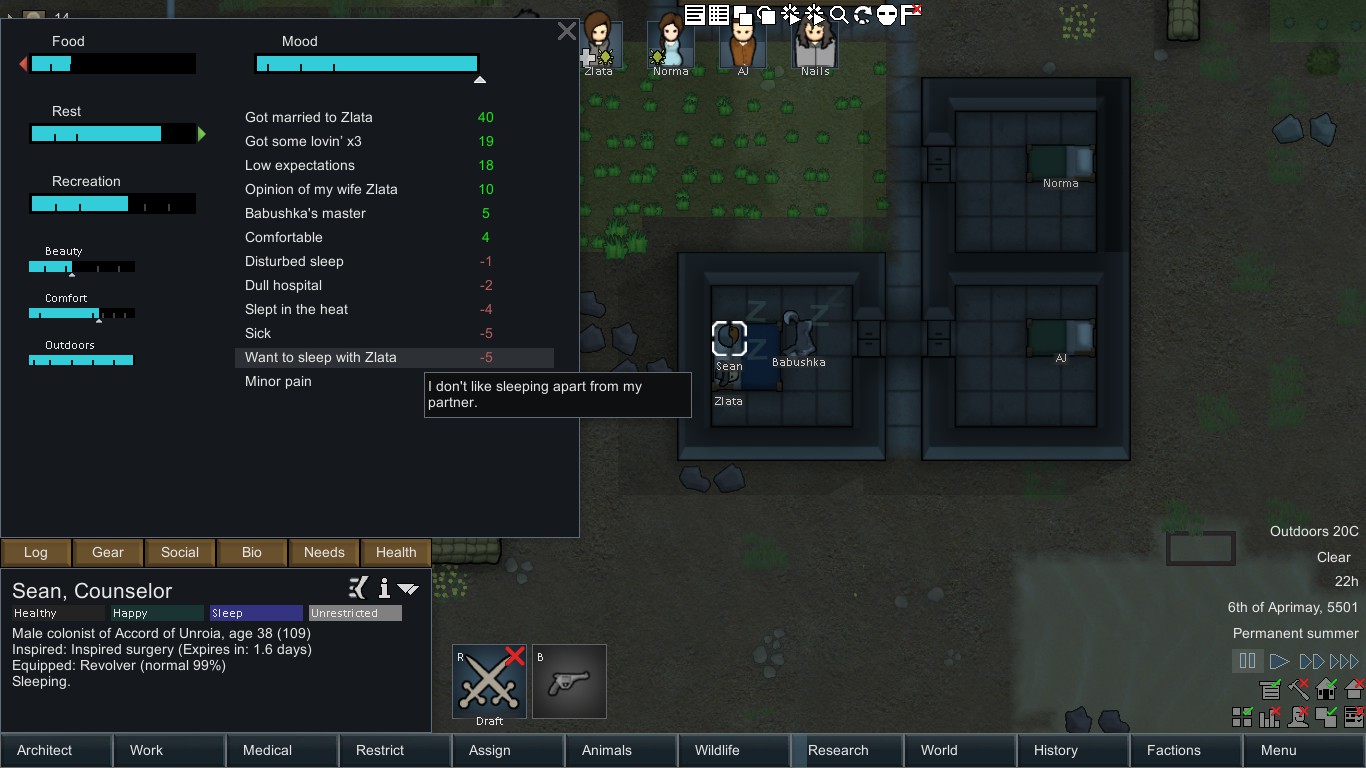The height and width of the screenshot is (768, 1366).
Task: Open the Architect menu
Action: 43,750
